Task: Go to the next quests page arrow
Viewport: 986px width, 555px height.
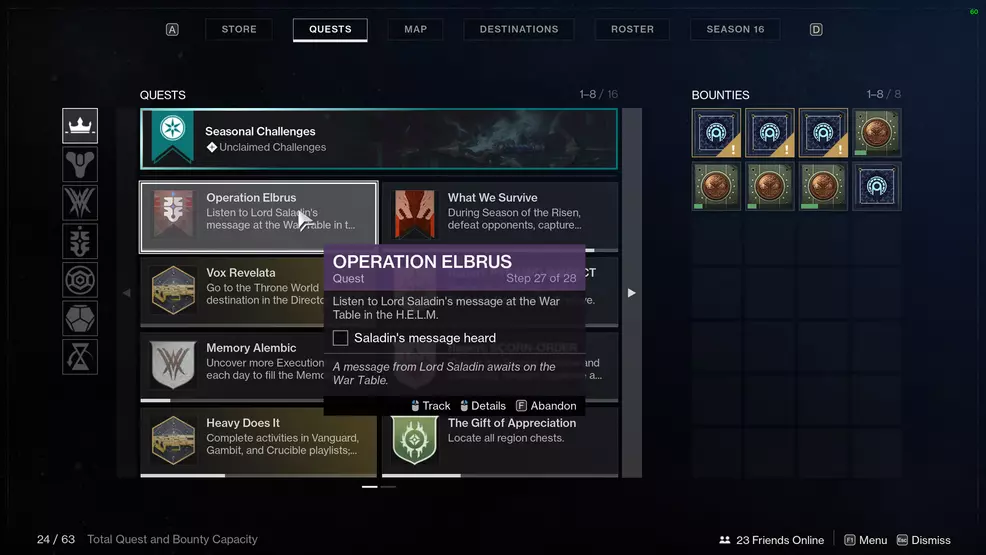Action: coord(631,293)
